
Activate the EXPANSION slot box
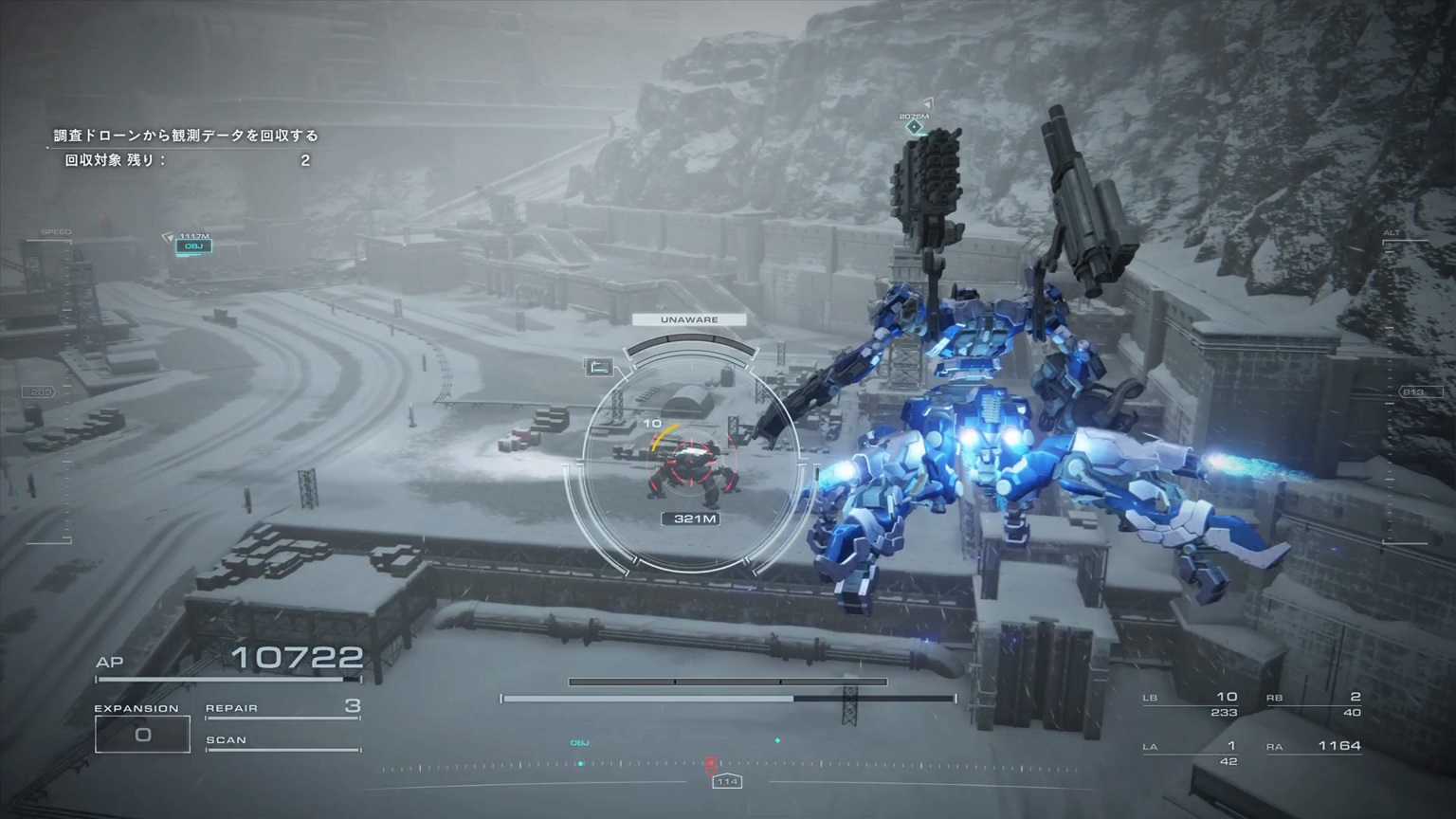click(x=142, y=734)
